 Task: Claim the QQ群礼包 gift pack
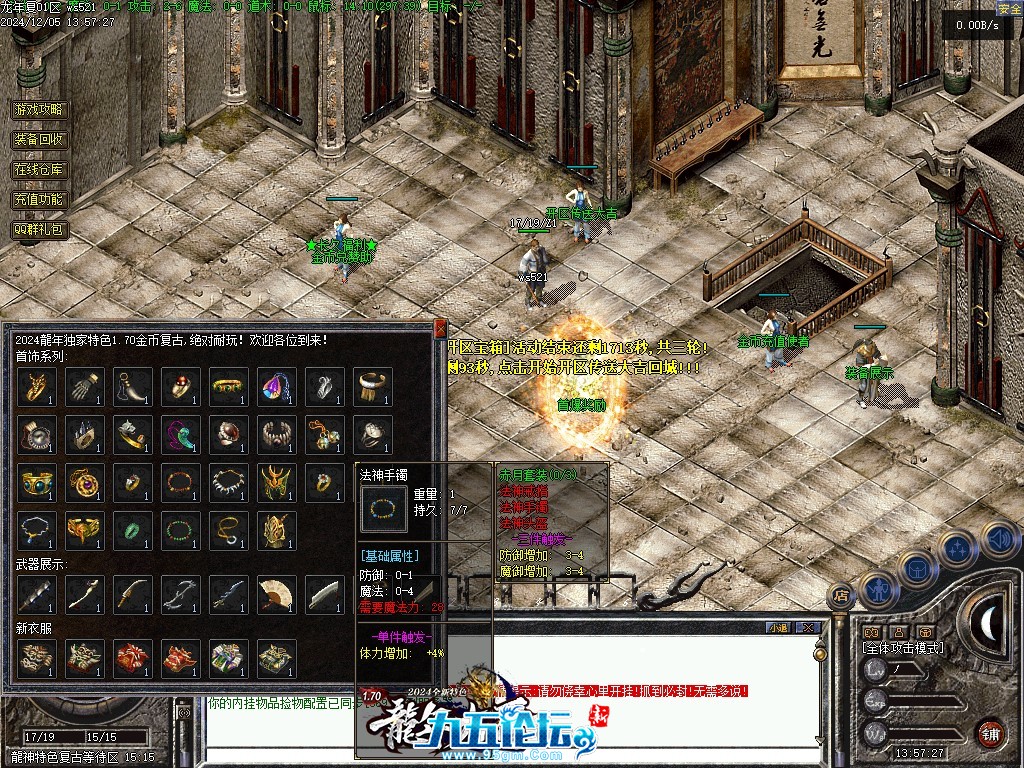click(x=40, y=230)
